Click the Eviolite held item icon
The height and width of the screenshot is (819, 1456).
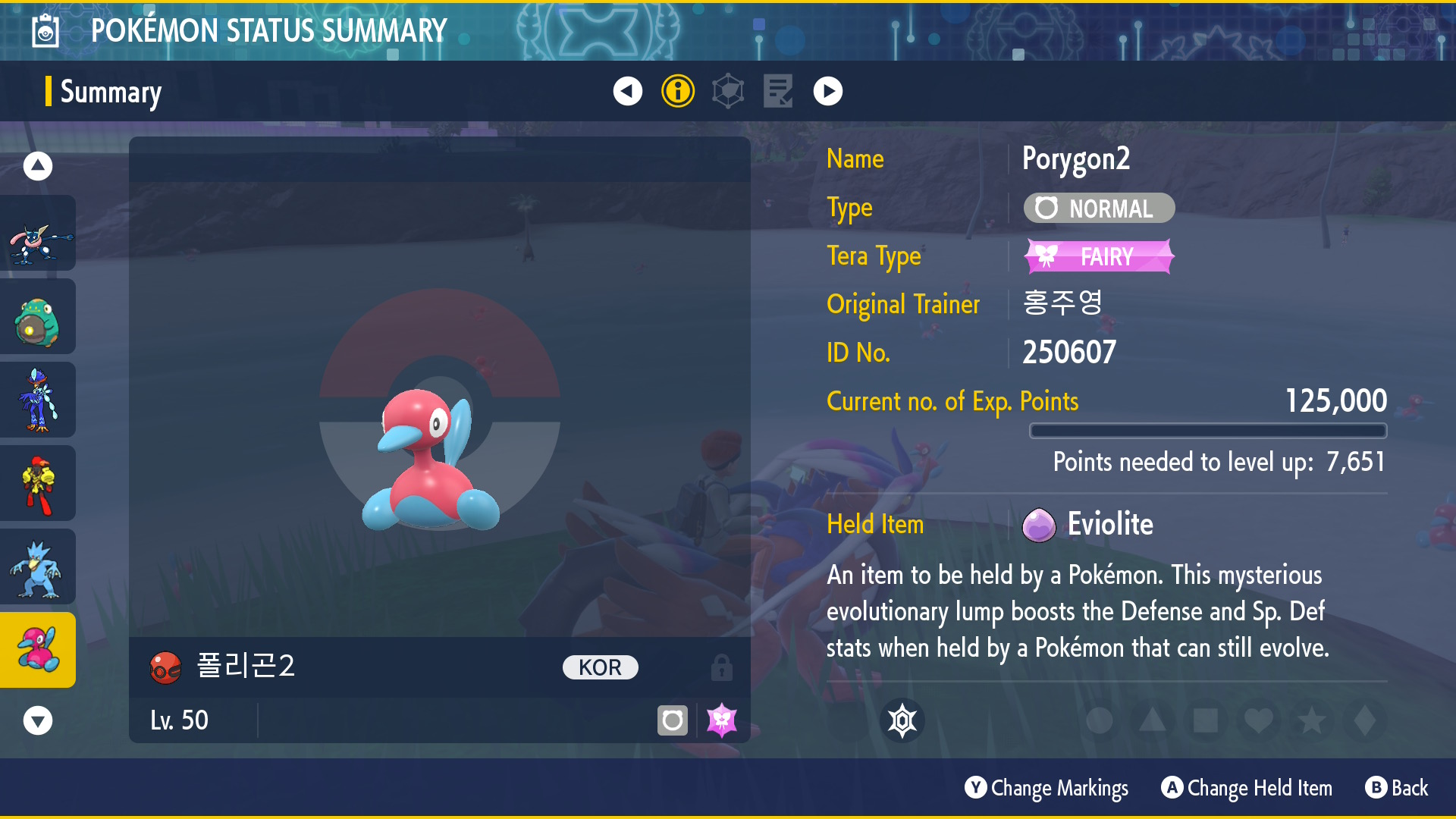1038,525
